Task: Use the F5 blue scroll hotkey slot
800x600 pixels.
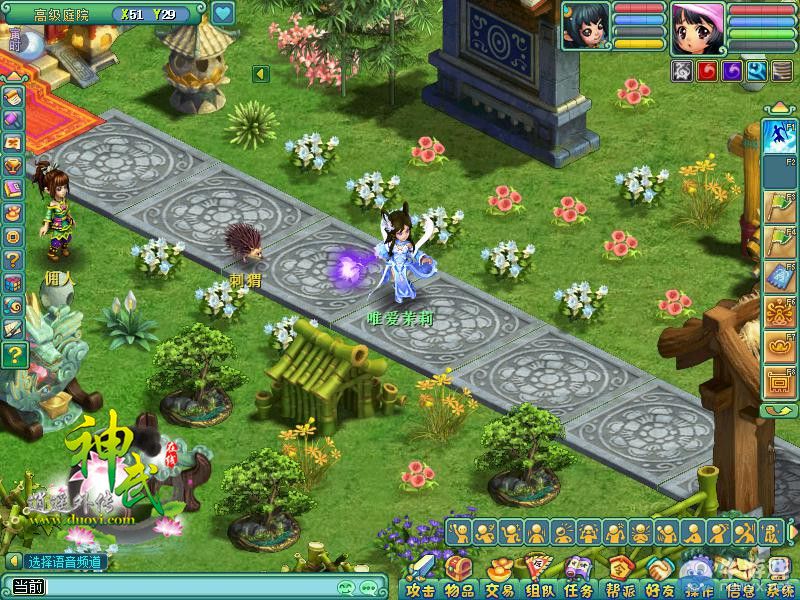Action: (778, 278)
